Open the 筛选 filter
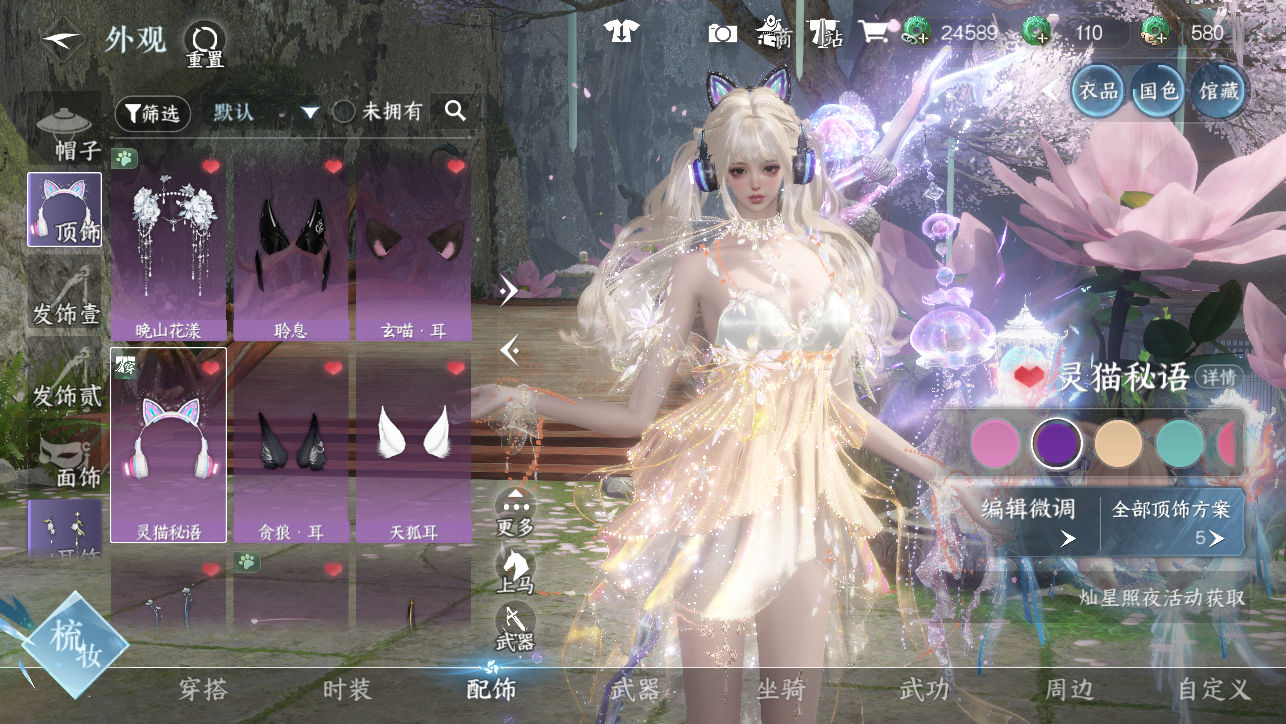This screenshot has width=1286, height=724. coord(152,113)
